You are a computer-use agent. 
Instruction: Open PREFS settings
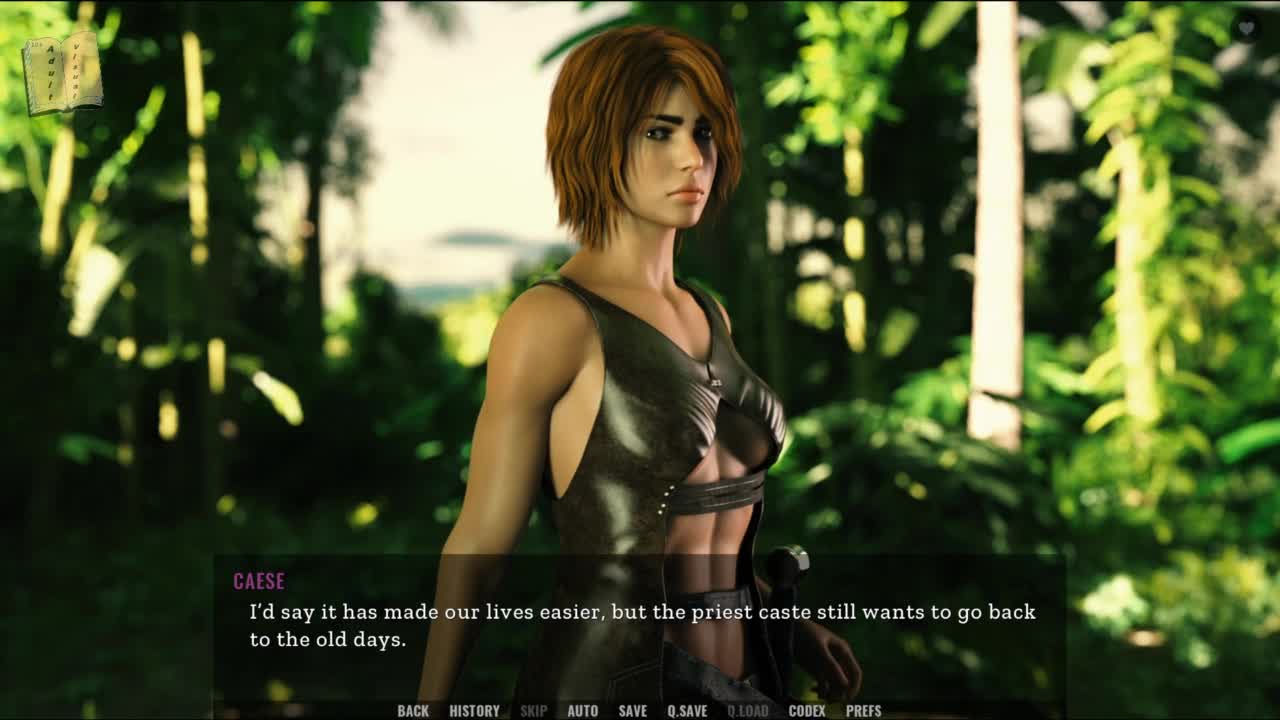click(863, 711)
